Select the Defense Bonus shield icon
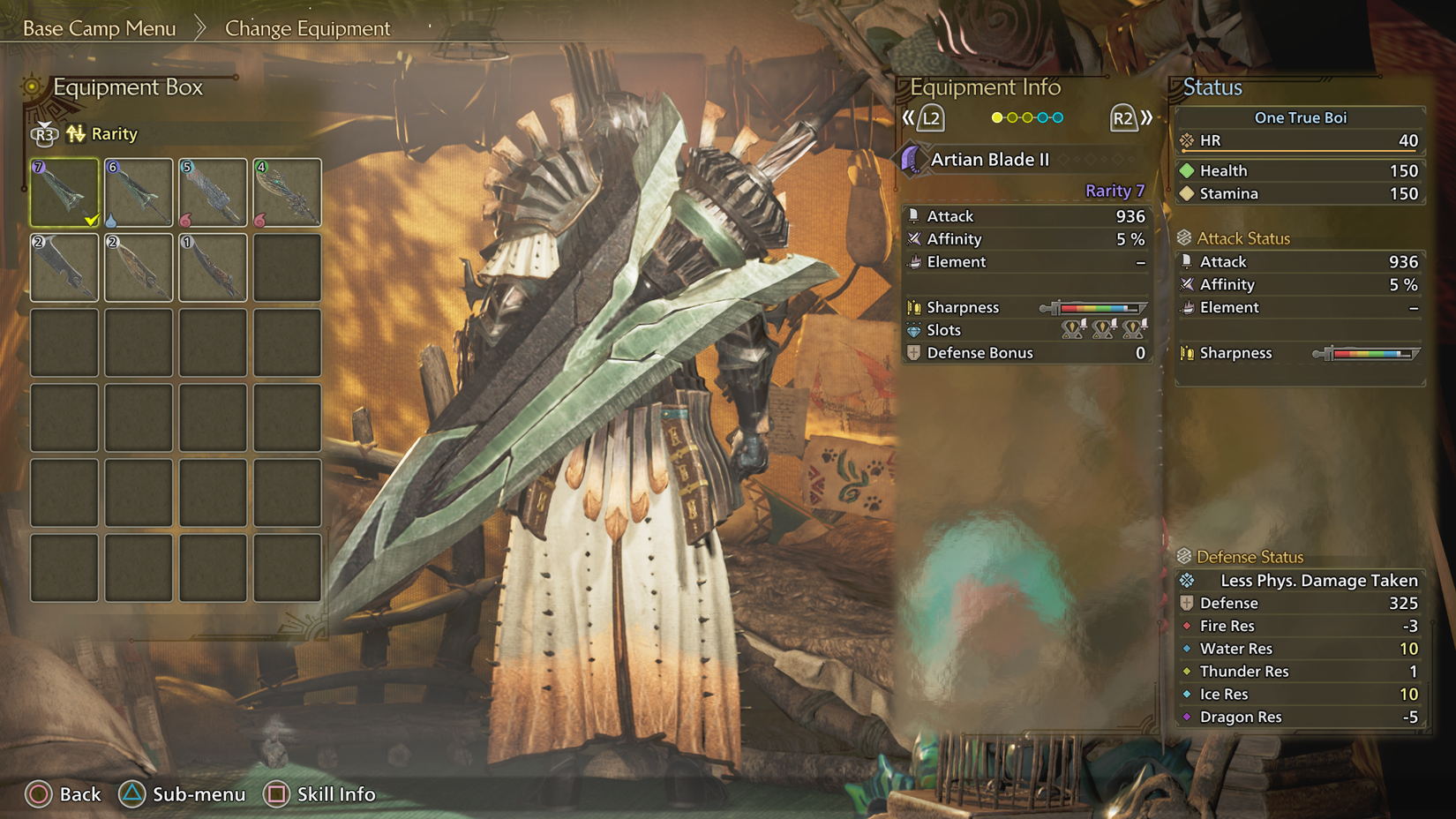This screenshot has height=819, width=1456. [915, 353]
